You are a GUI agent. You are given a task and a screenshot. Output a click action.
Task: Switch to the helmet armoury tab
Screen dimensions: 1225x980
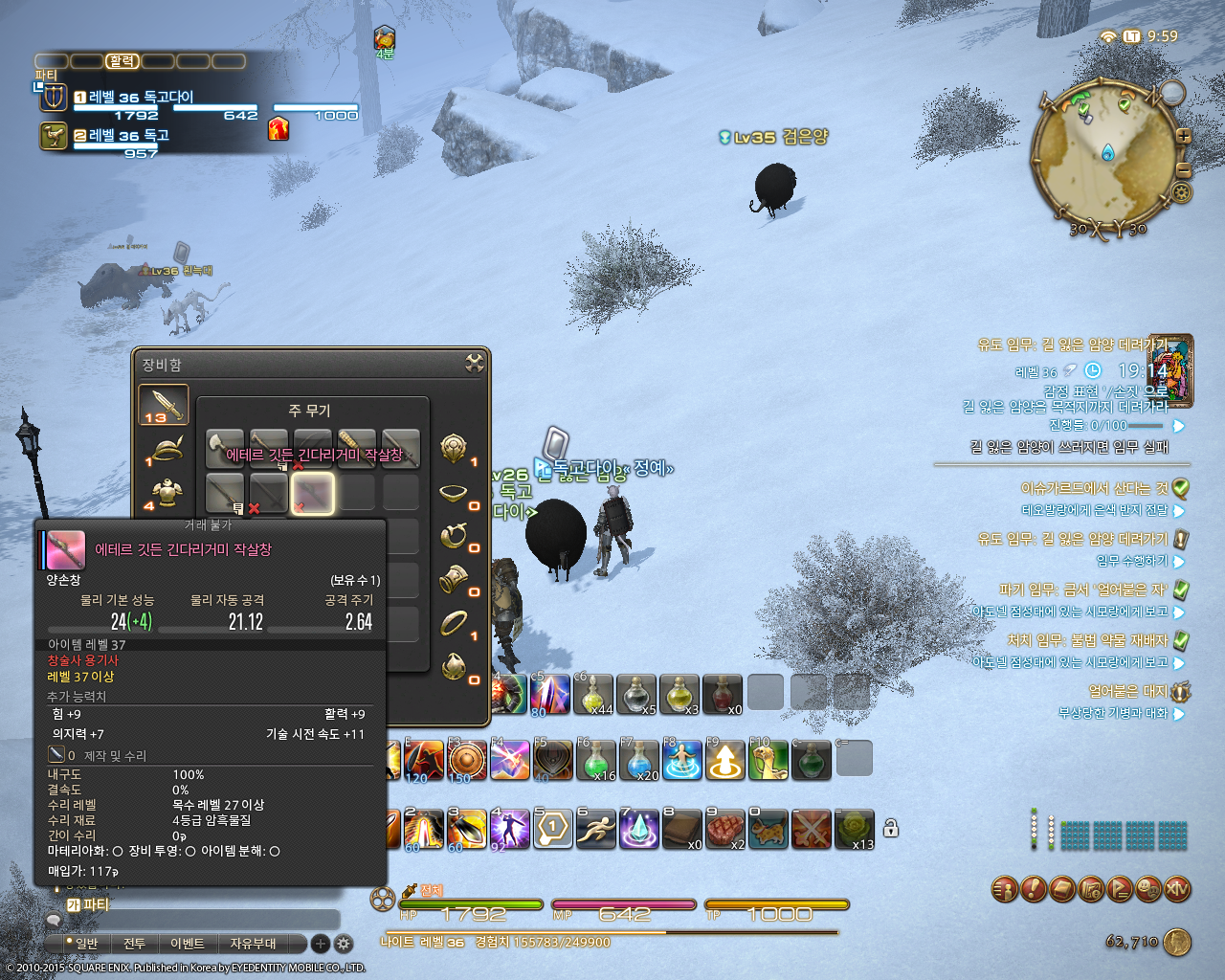pyautogui.click(x=167, y=450)
